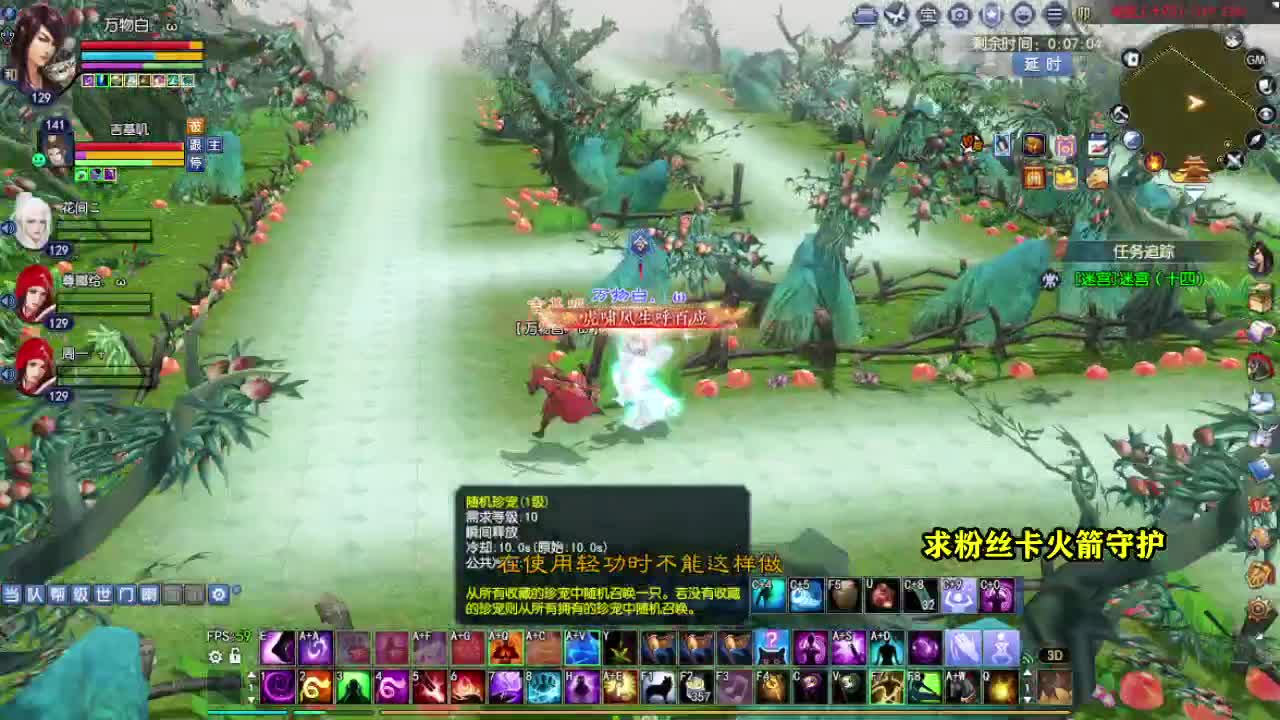This screenshot has height=720, width=1280.
Task: Select the black cat pet icon in hotbar
Action: [657, 689]
